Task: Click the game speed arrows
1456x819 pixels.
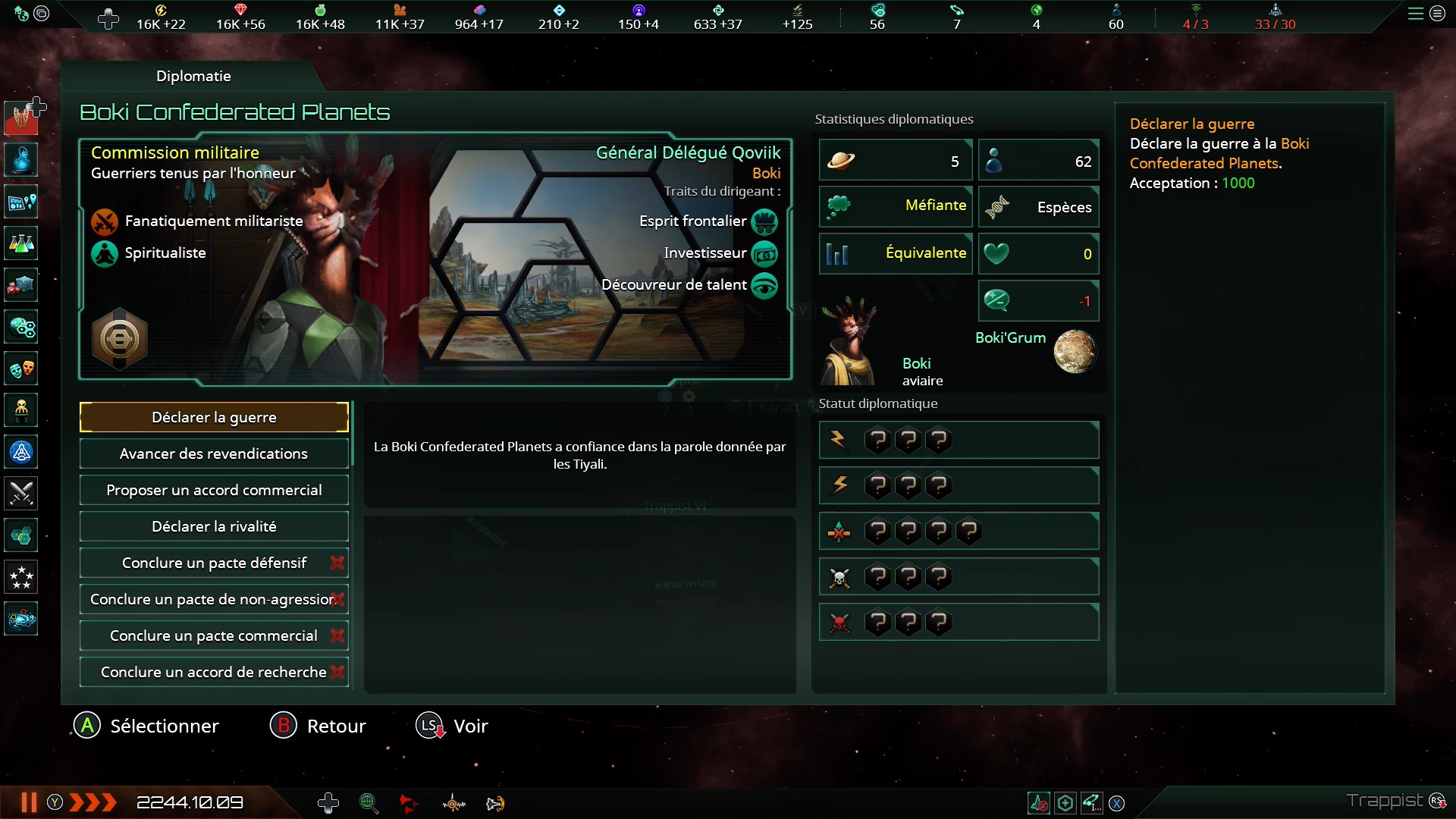Action: click(93, 802)
